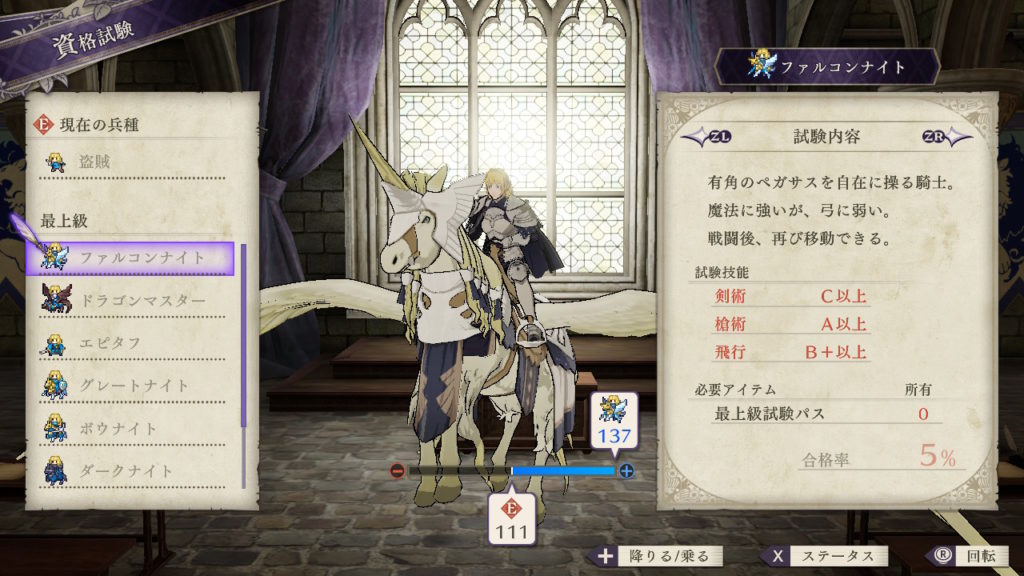Click the blue plus button on comparison bar
Screen dimensions: 1024x576
[x=627, y=470]
